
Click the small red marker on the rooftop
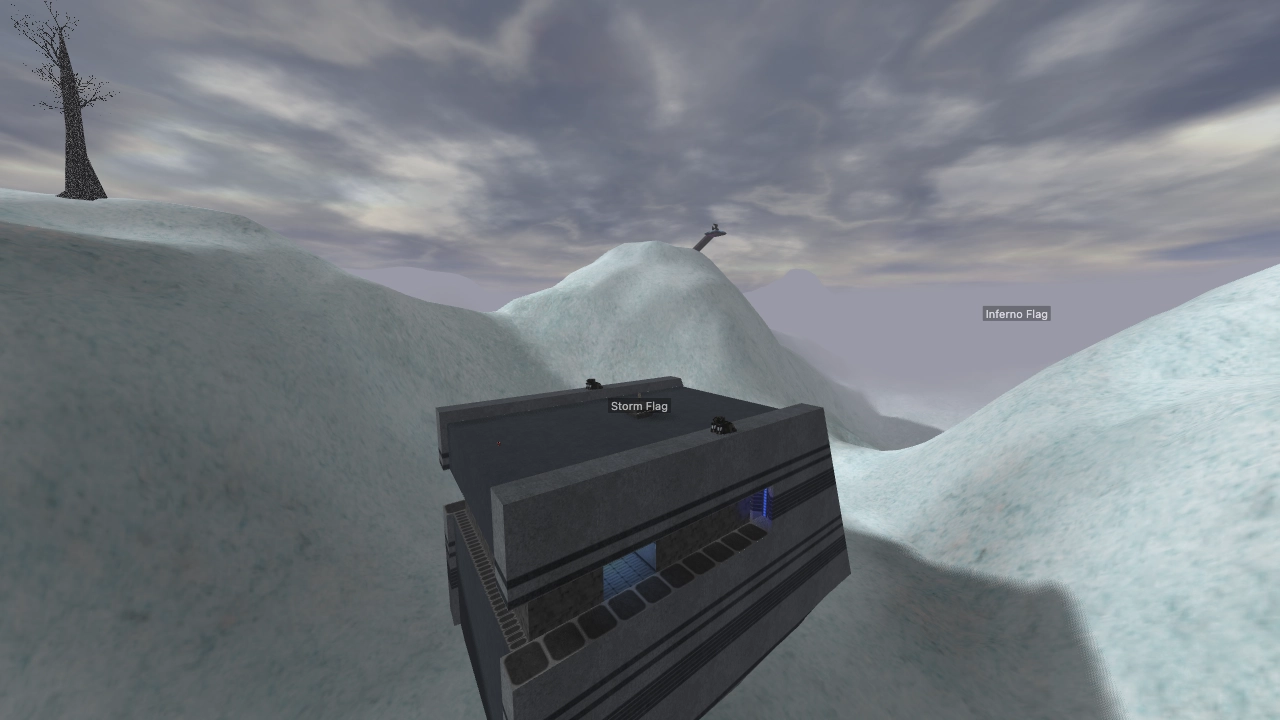498,443
